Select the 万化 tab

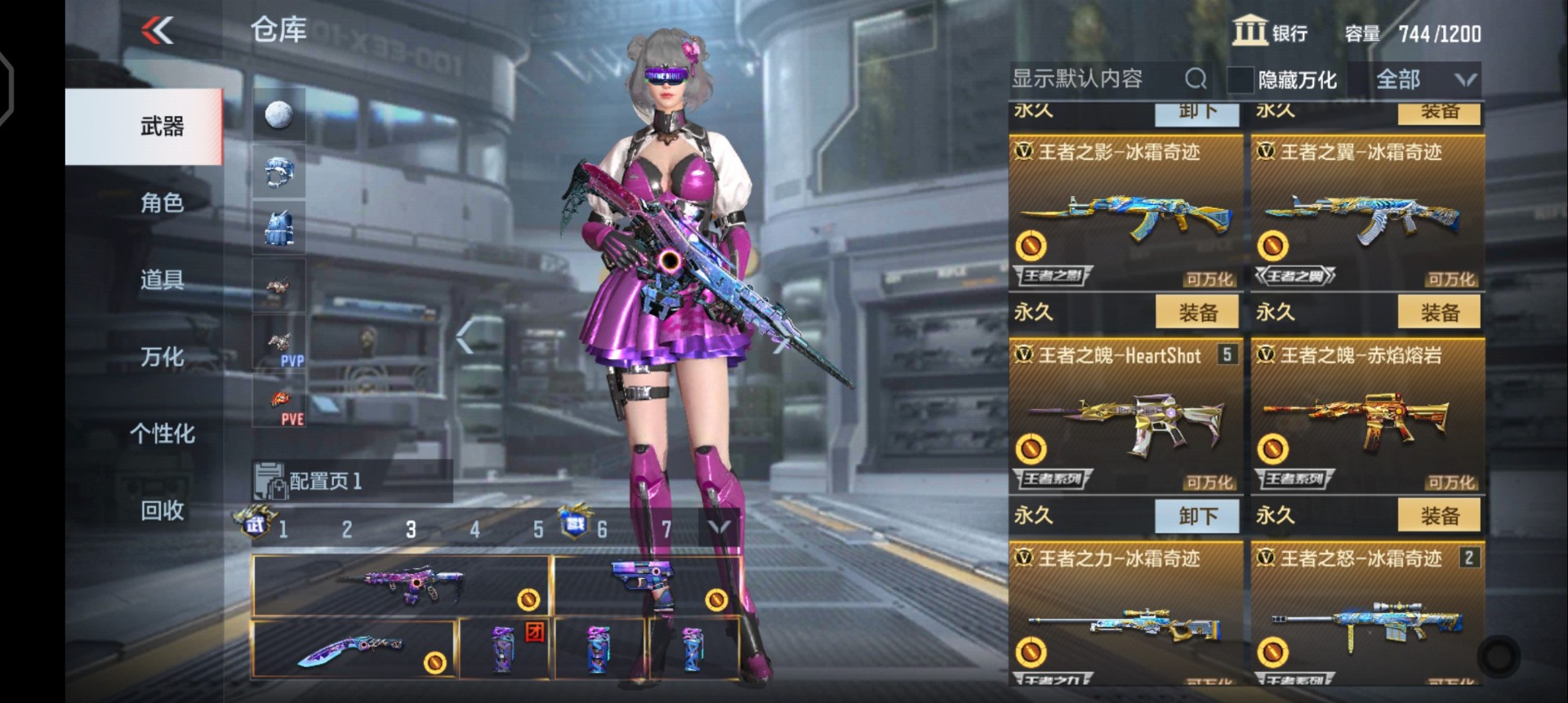(162, 357)
